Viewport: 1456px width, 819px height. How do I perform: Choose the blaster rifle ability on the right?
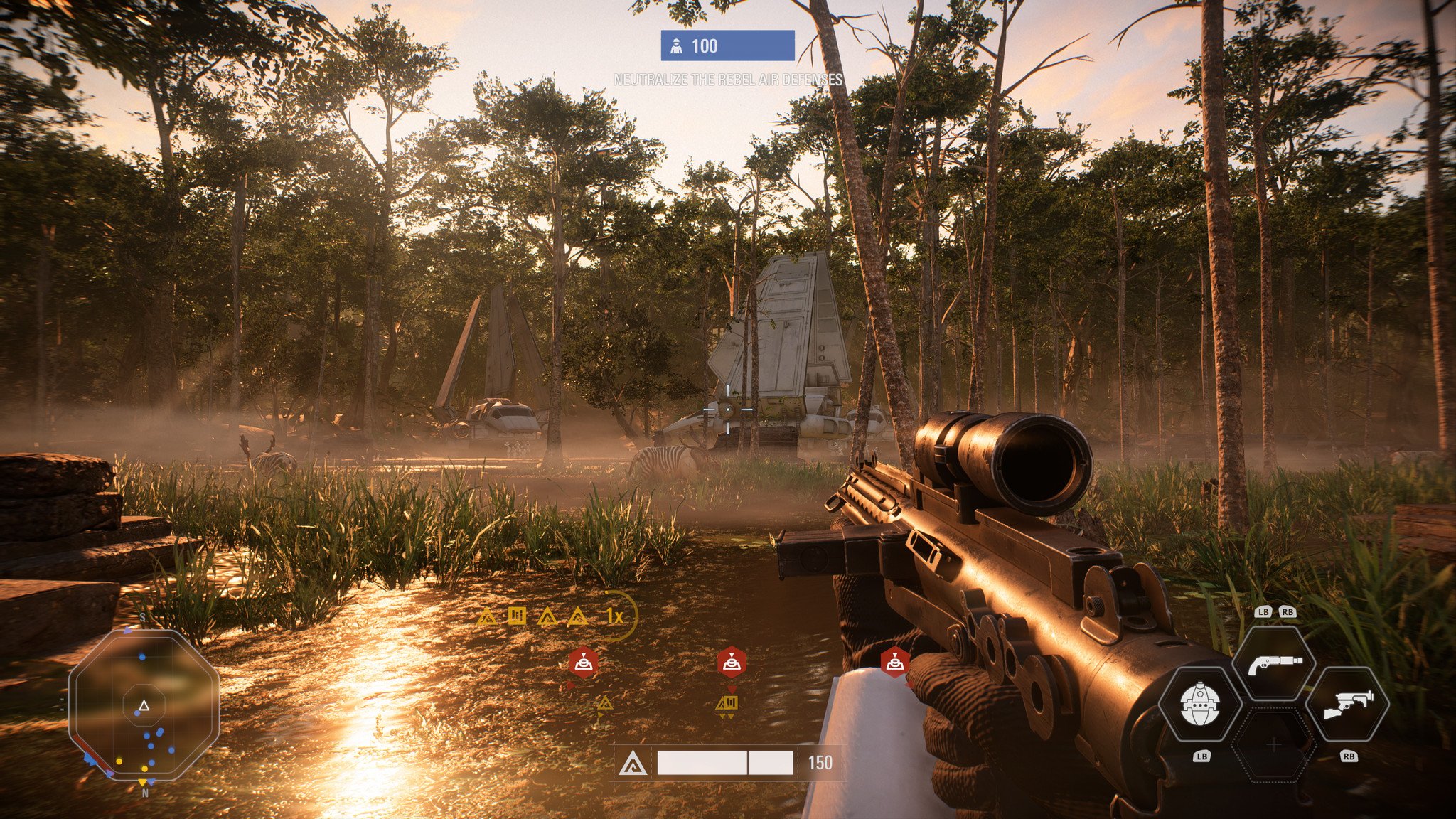click(x=1347, y=705)
